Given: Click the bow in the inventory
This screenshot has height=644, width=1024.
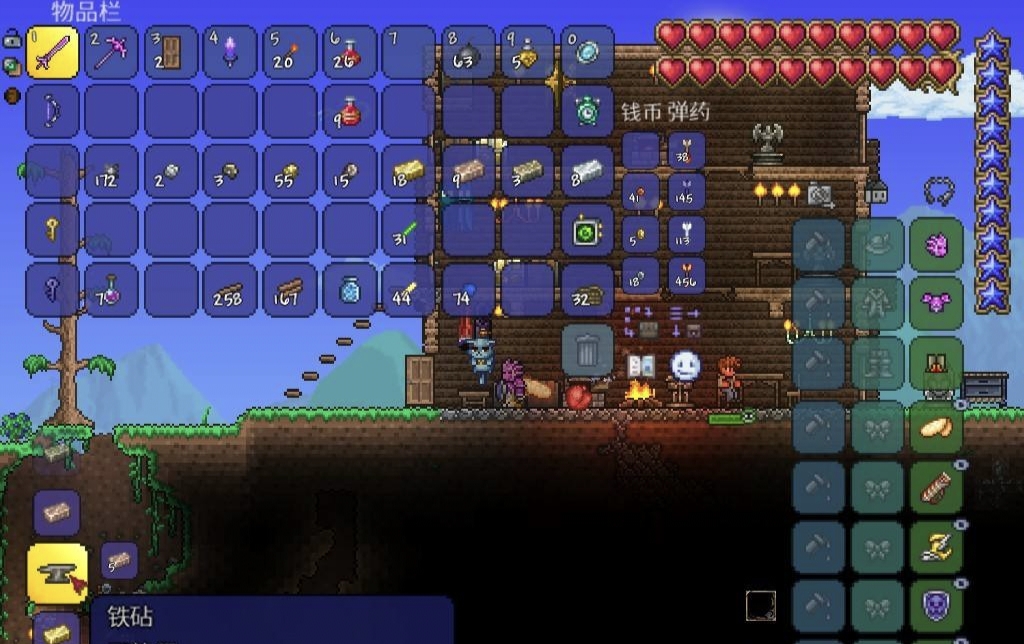Looking at the screenshot, I should pos(51,111).
